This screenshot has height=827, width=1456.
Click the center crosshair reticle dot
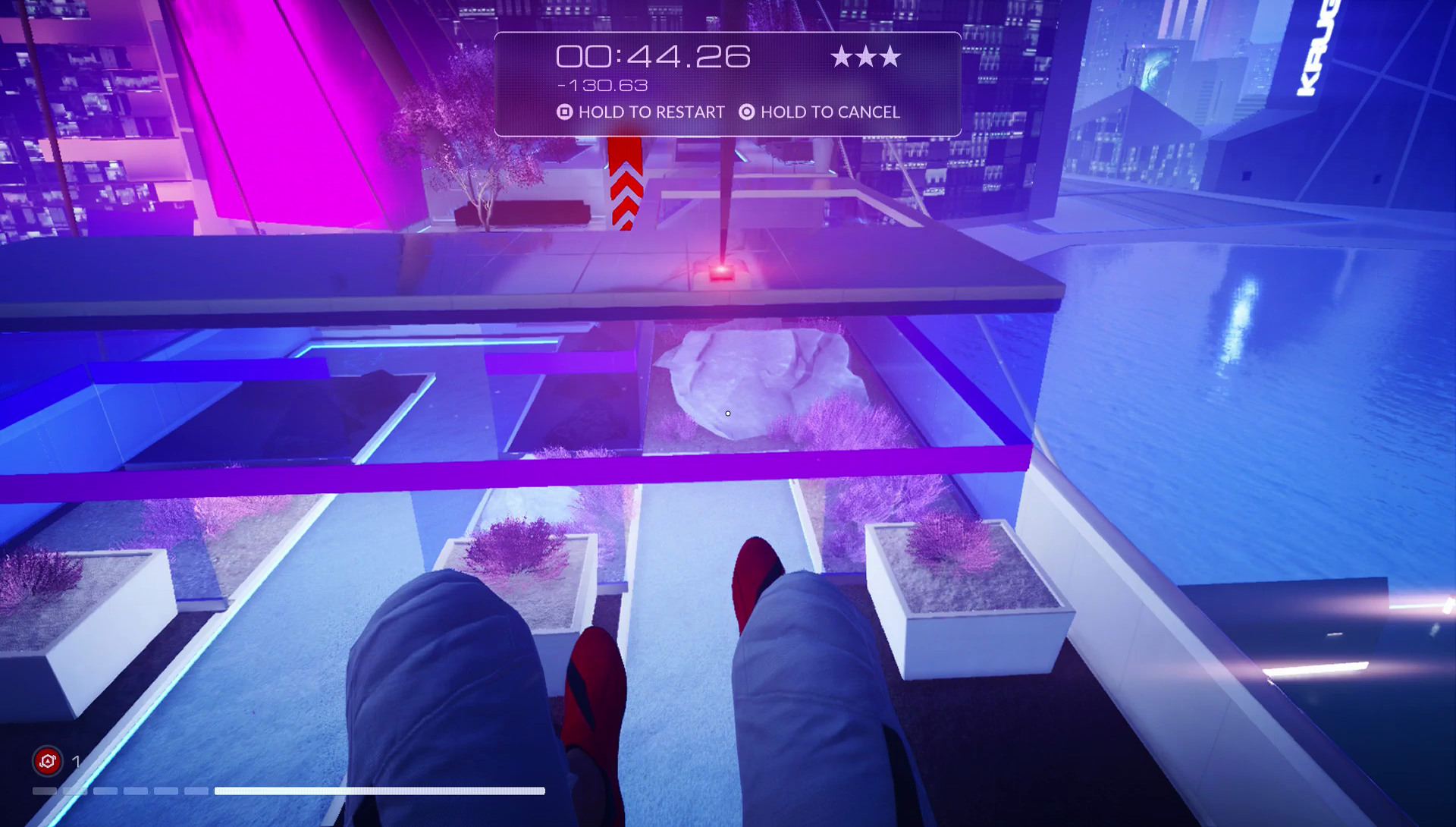727,413
